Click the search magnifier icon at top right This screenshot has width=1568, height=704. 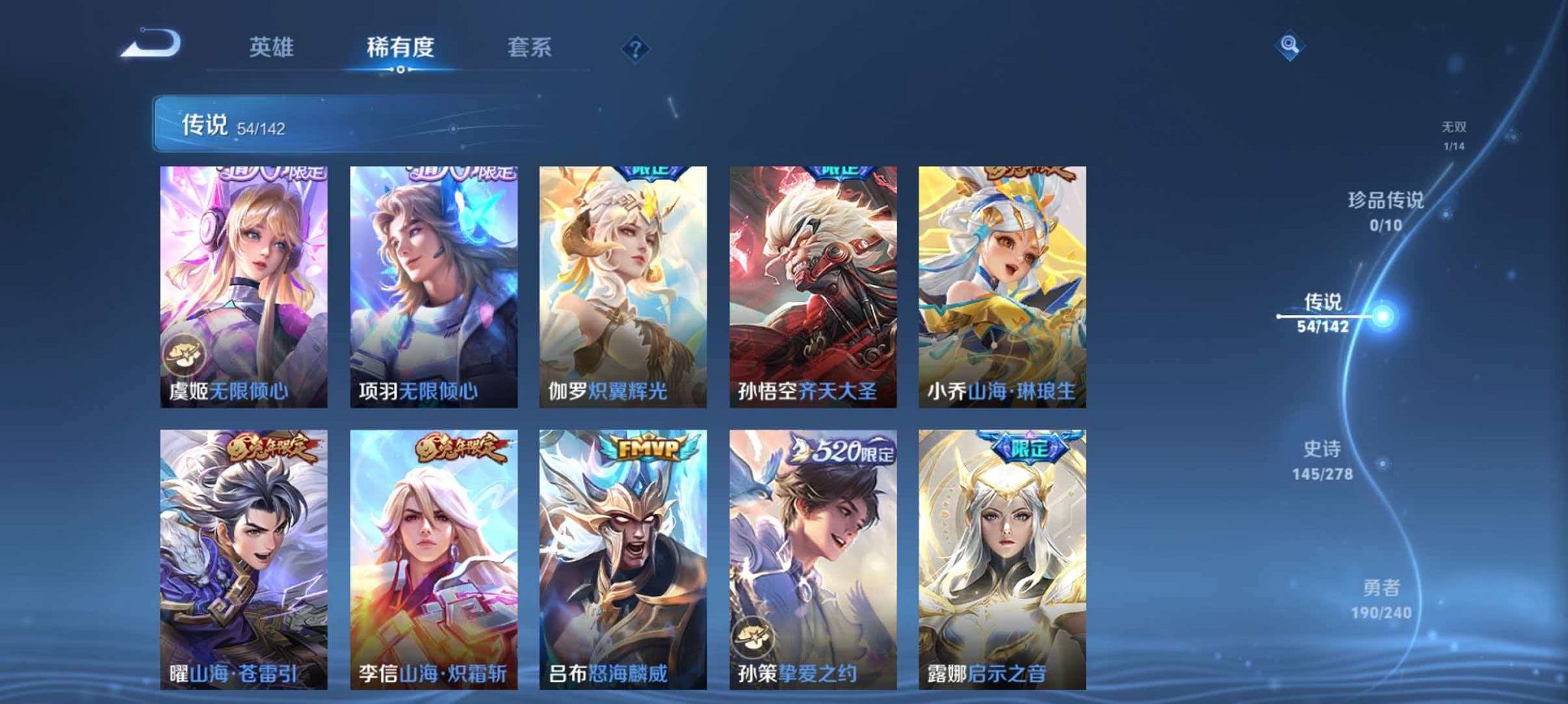point(1289,47)
